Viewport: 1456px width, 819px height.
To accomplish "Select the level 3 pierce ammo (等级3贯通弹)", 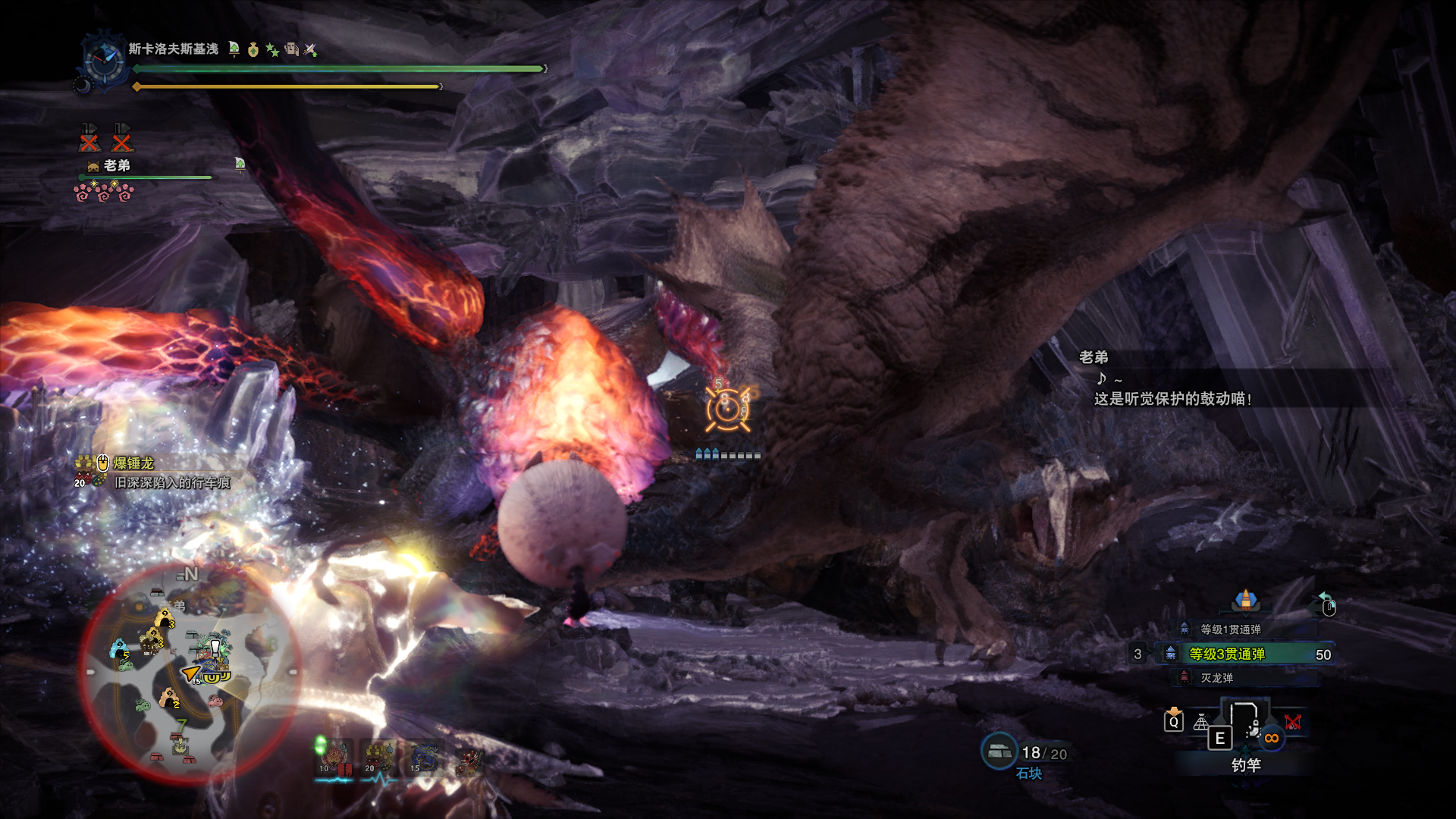I will (x=1226, y=654).
